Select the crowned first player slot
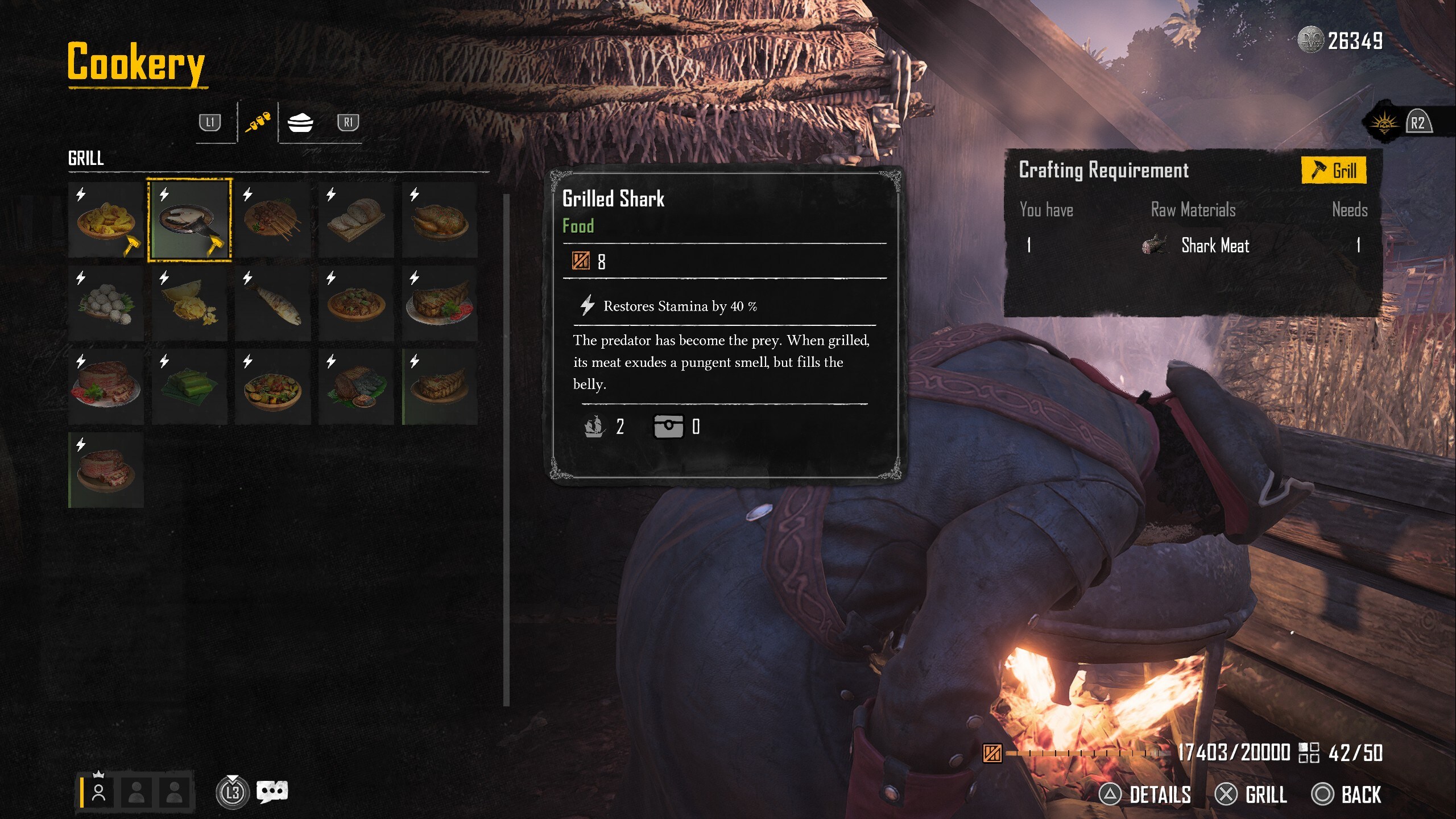1456x819 pixels. 98,791
